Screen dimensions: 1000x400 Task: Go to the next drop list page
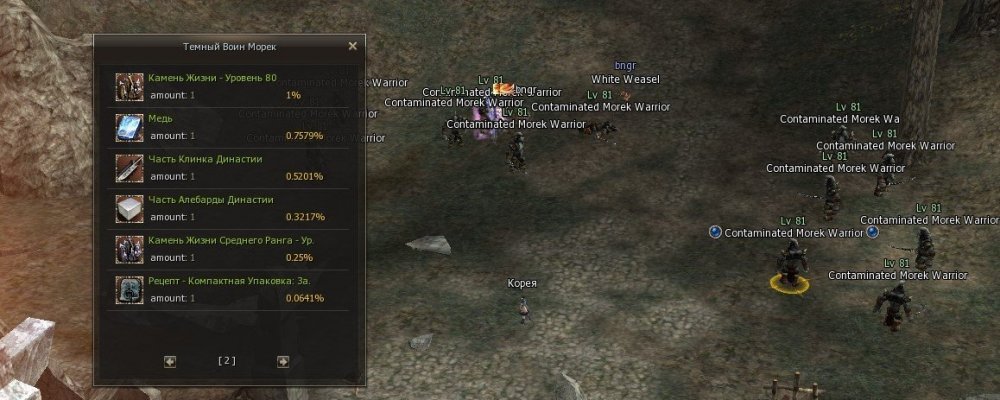coord(283,362)
